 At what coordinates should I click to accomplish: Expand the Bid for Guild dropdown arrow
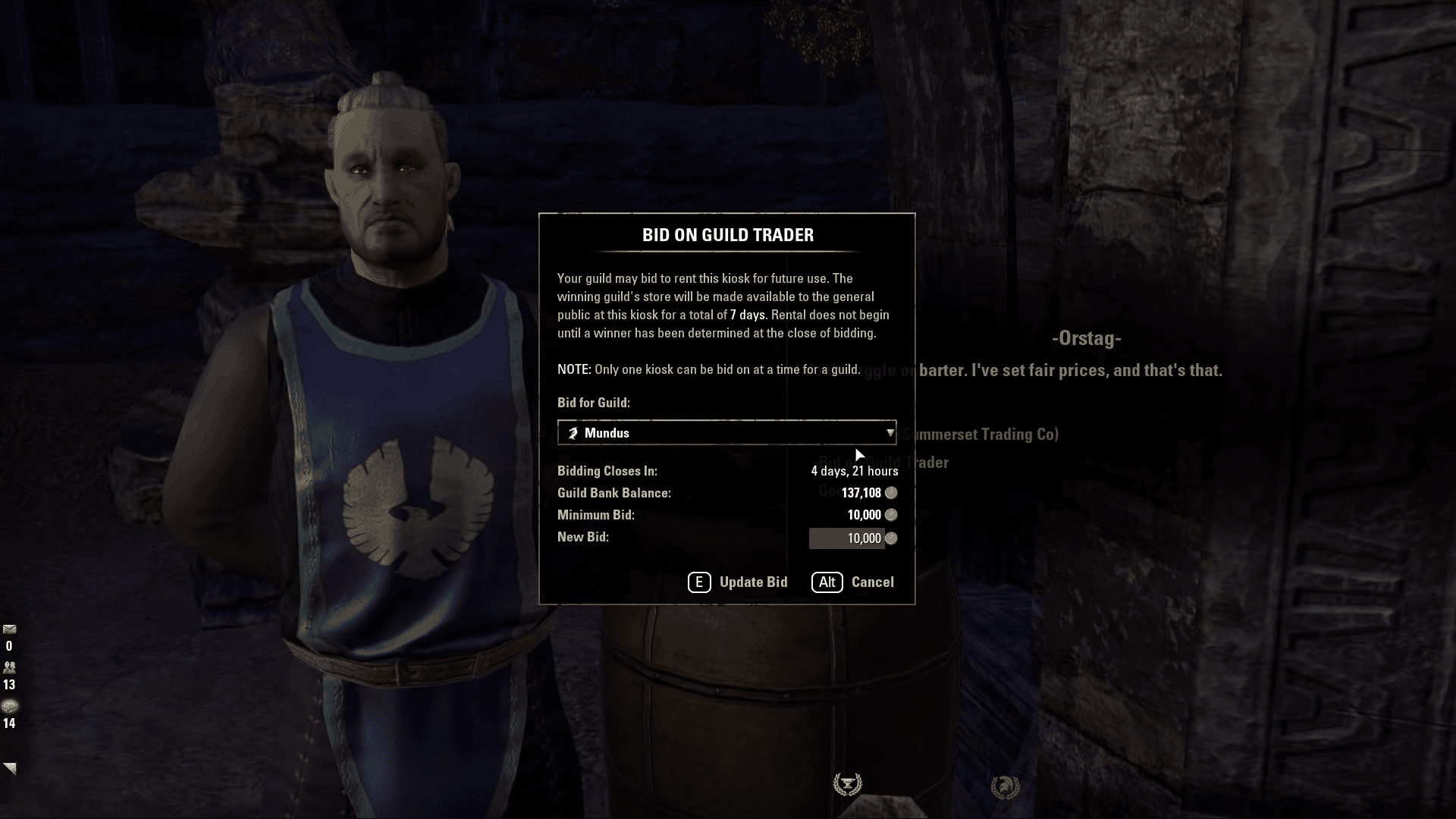point(890,432)
